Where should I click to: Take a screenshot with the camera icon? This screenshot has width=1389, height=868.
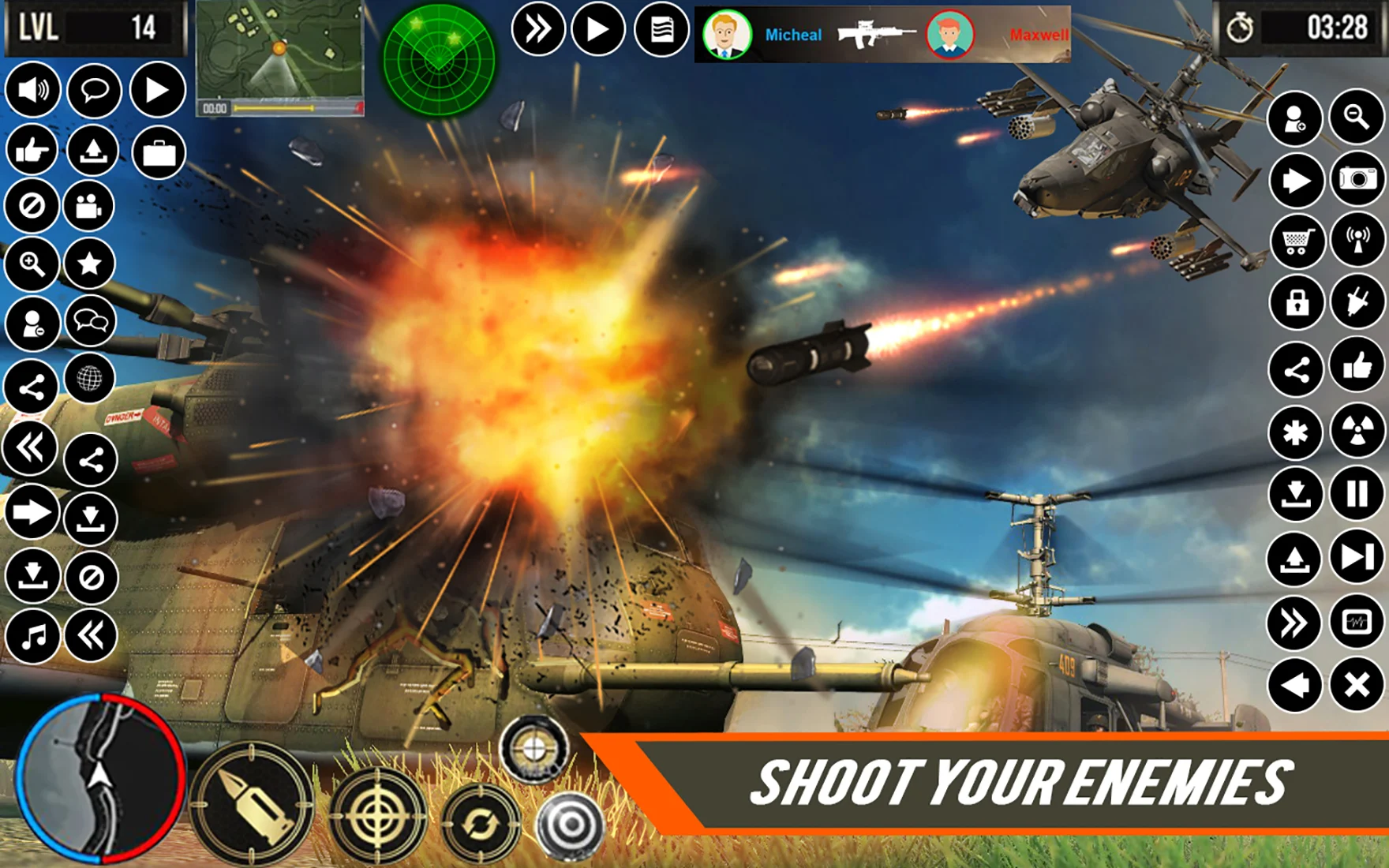tap(1354, 181)
